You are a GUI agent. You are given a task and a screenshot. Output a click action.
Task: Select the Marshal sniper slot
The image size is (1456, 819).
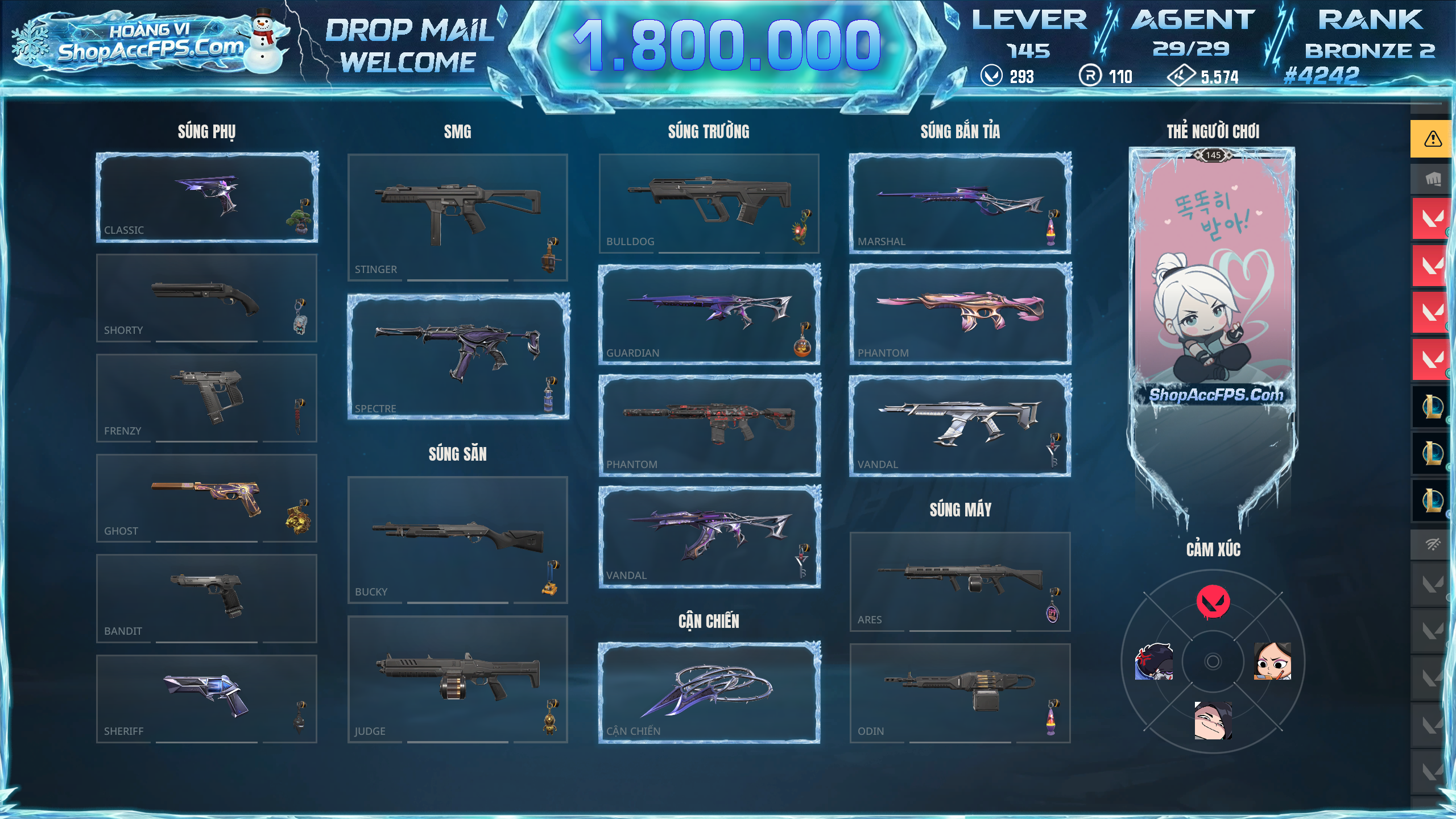pyautogui.click(x=960, y=203)
